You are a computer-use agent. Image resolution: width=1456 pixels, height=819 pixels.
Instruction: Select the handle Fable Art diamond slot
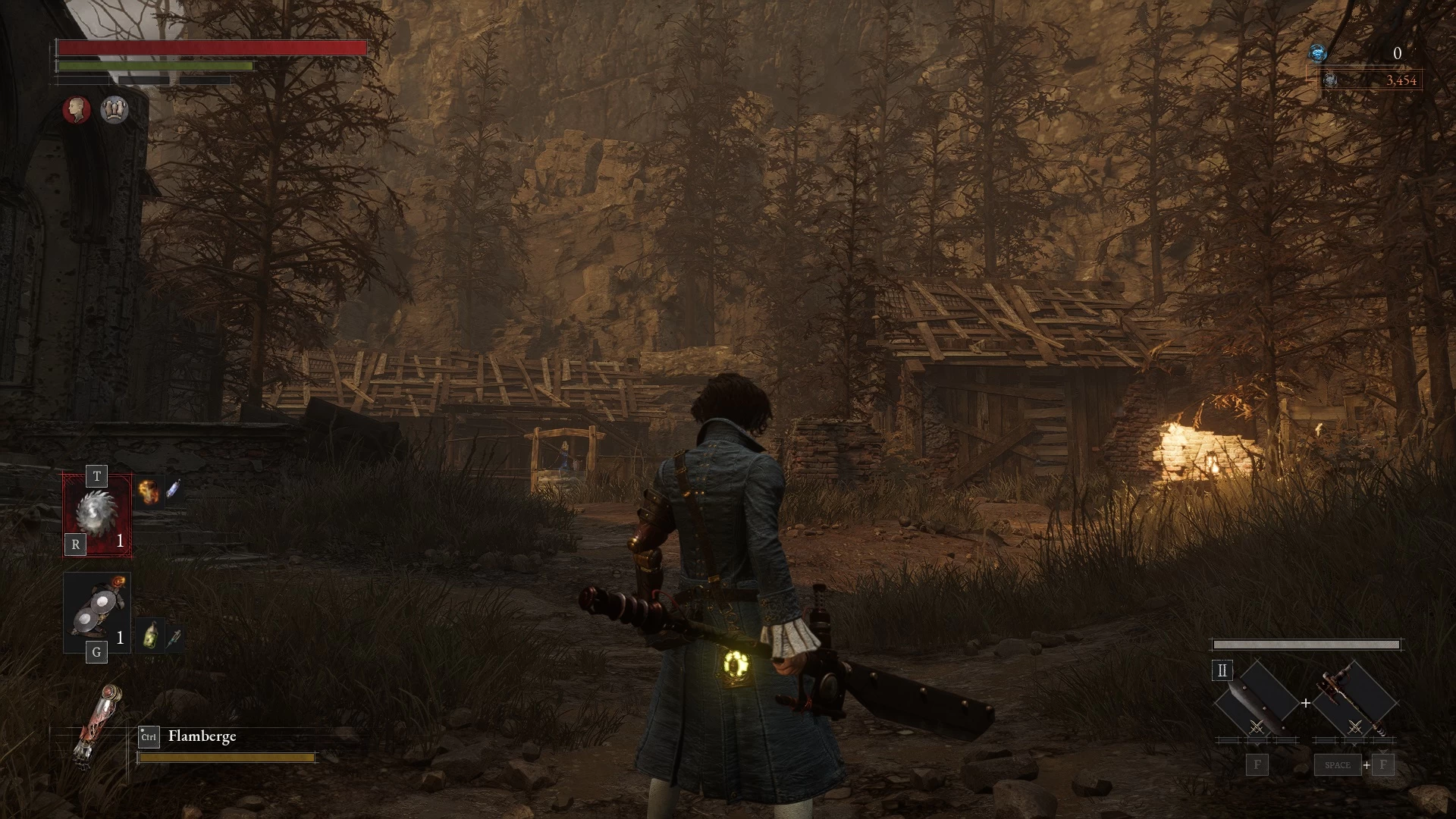click(x=1354, y=702)
